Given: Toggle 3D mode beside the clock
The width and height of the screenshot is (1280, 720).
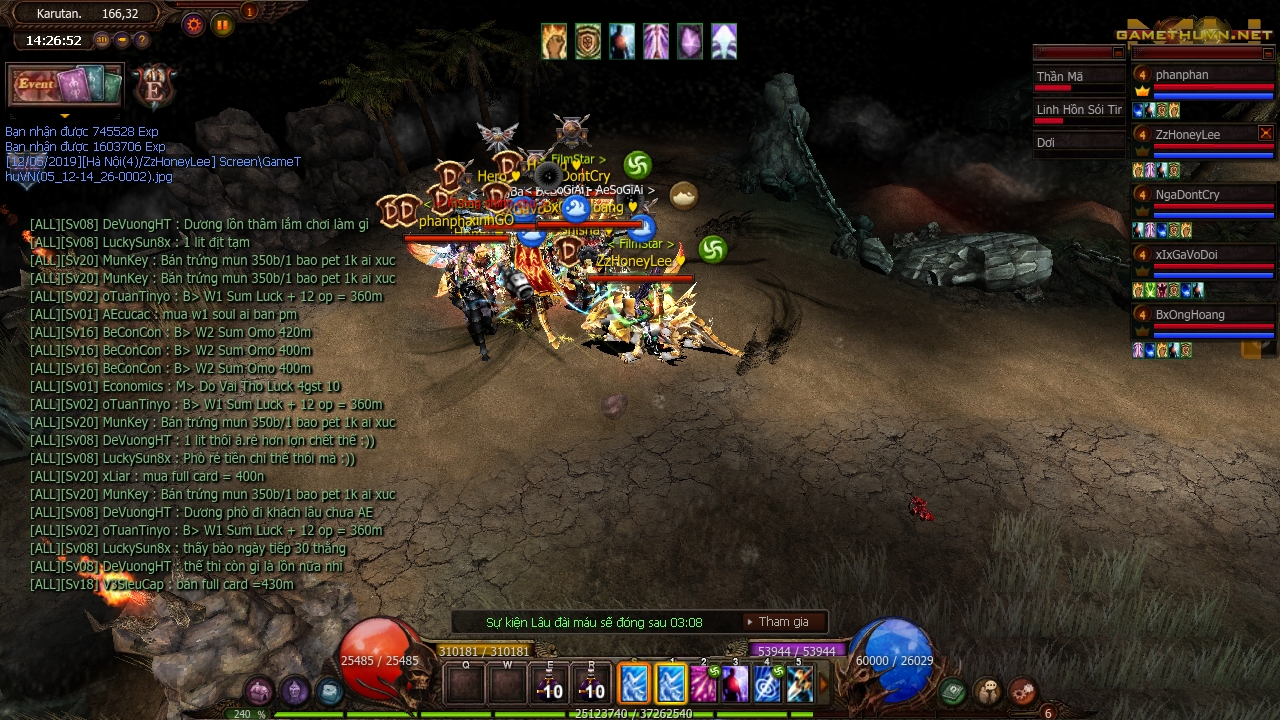Looking at the screenshot, I should pos(102,40).
